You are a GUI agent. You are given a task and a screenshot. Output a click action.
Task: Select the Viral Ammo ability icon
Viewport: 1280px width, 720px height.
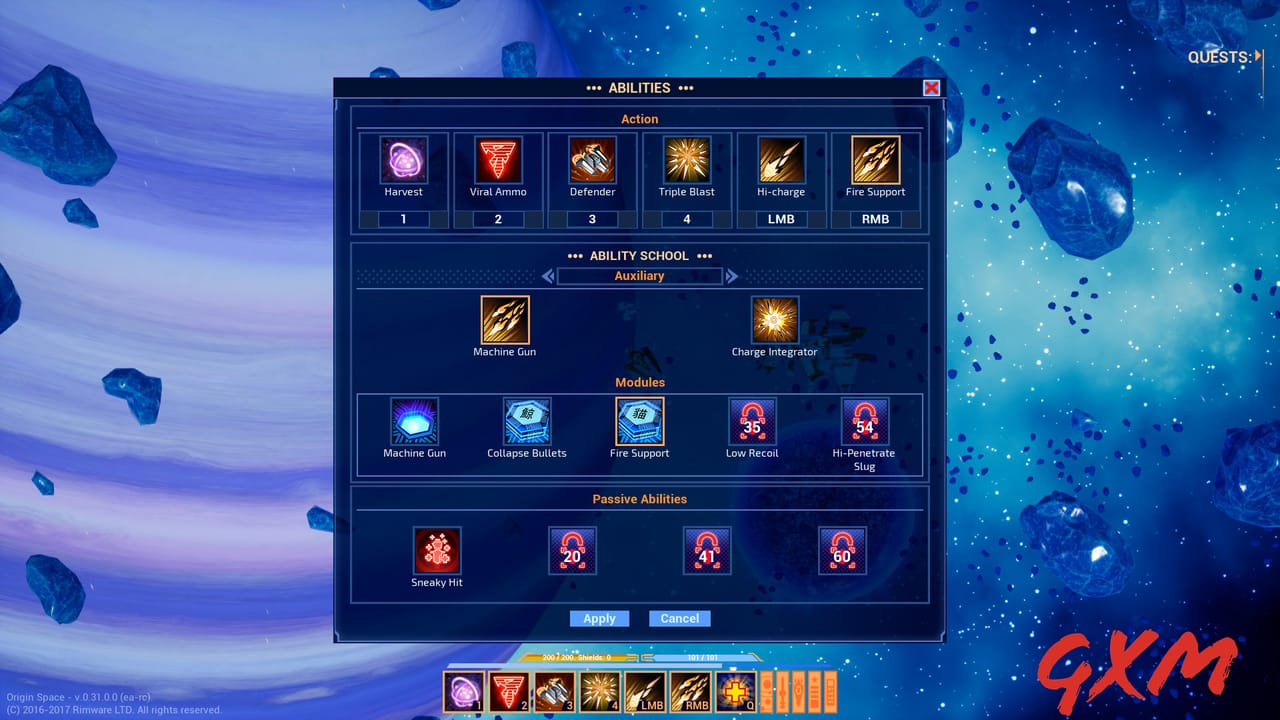[x=497, y=160]
